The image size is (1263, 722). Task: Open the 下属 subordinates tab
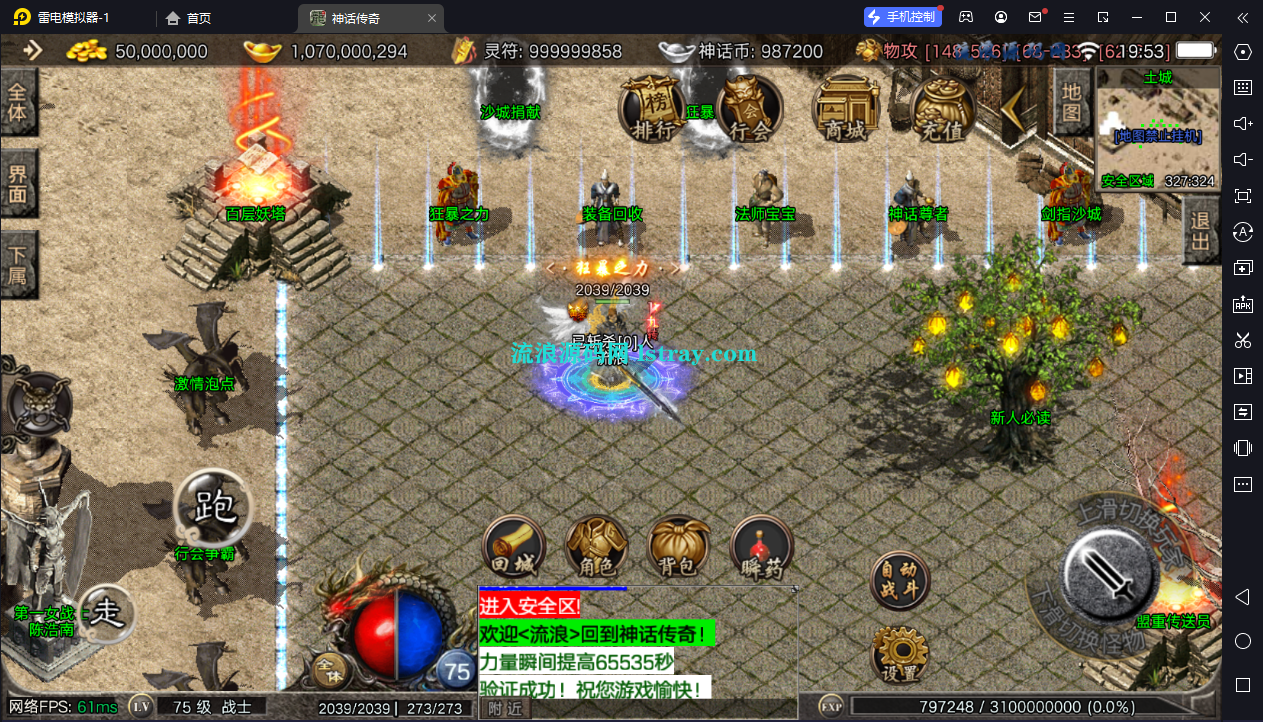(x=18, y=265)
